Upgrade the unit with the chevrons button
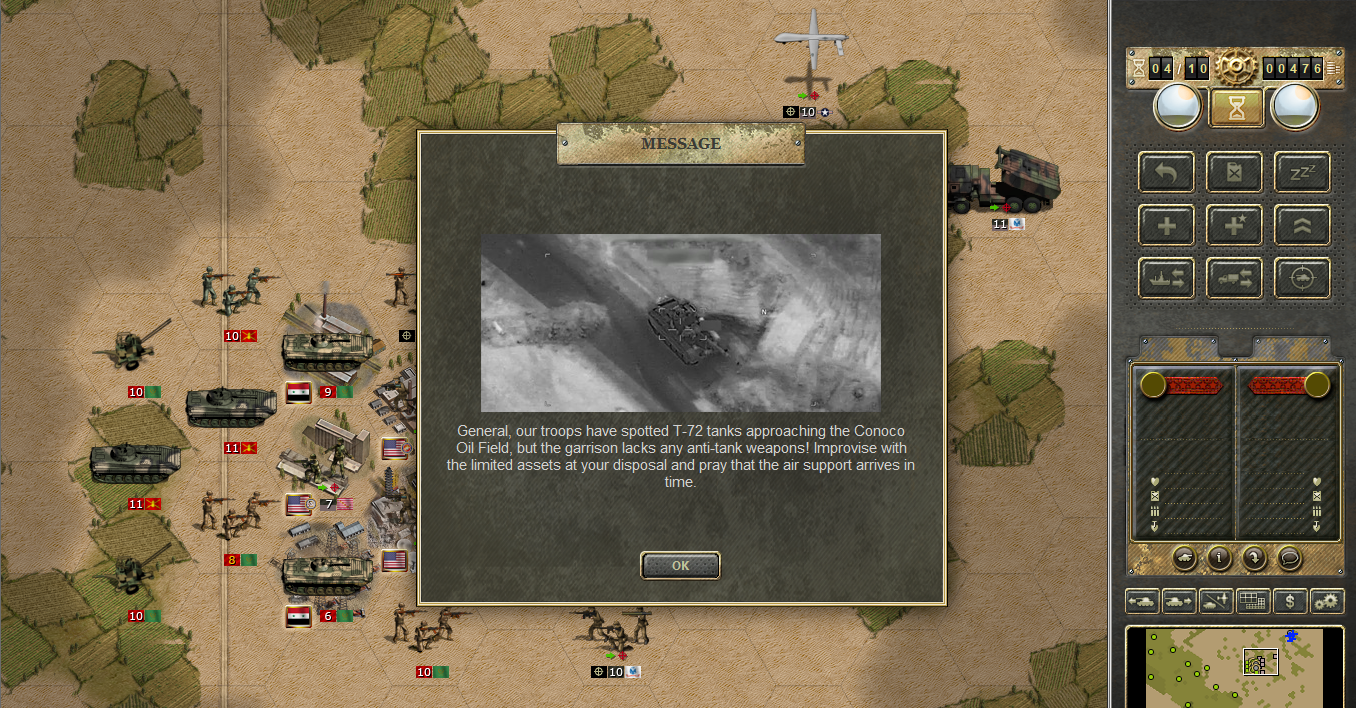Screen dimensions: 1356x708 (x=1301, y=226)
